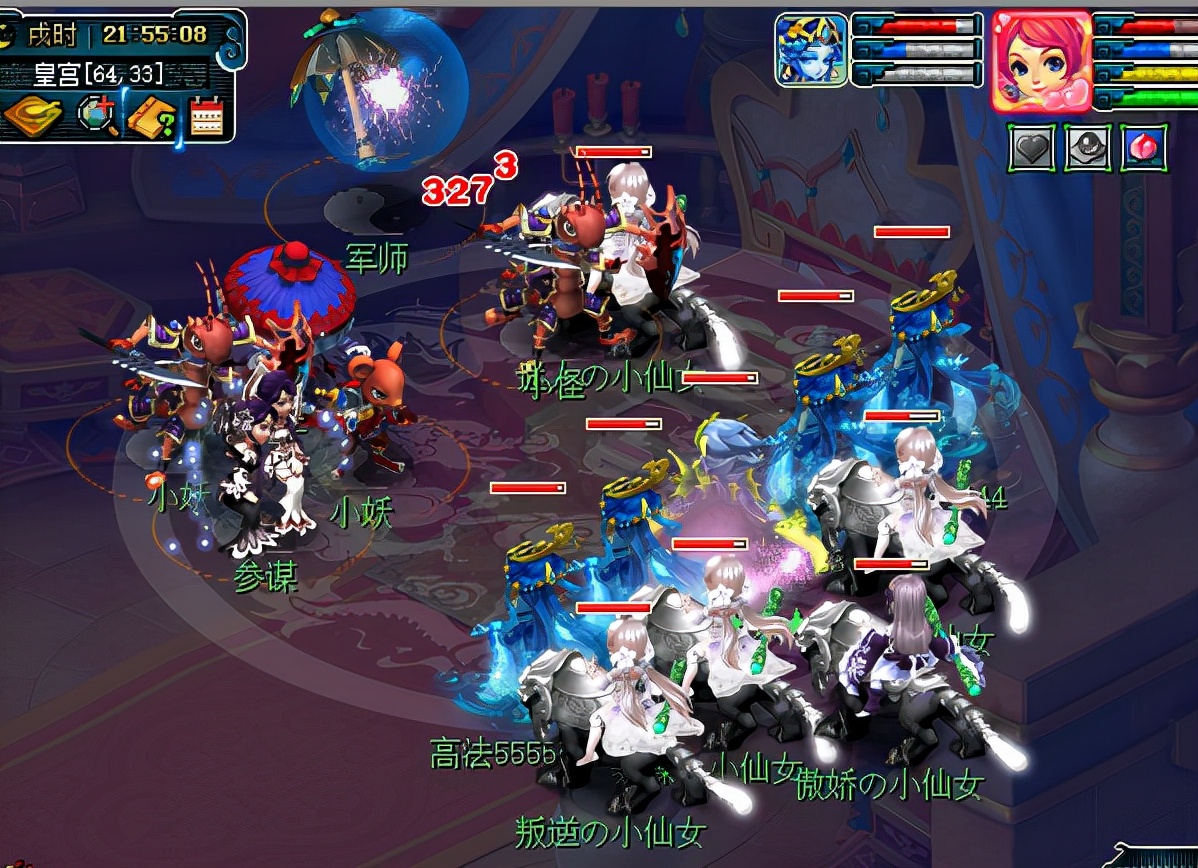Click the gray black-pearl status icon
Screen dimensions: 1198x868
coord(1086,149)
